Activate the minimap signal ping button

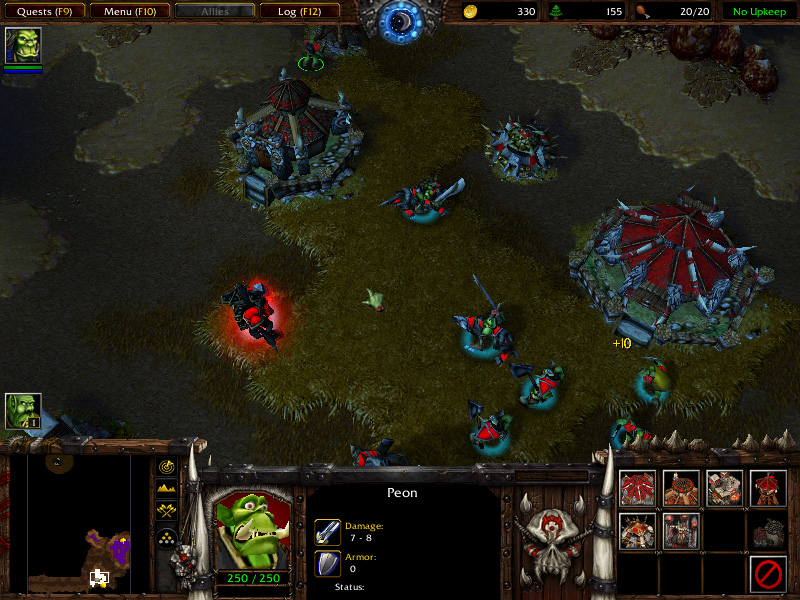[166, 466]
